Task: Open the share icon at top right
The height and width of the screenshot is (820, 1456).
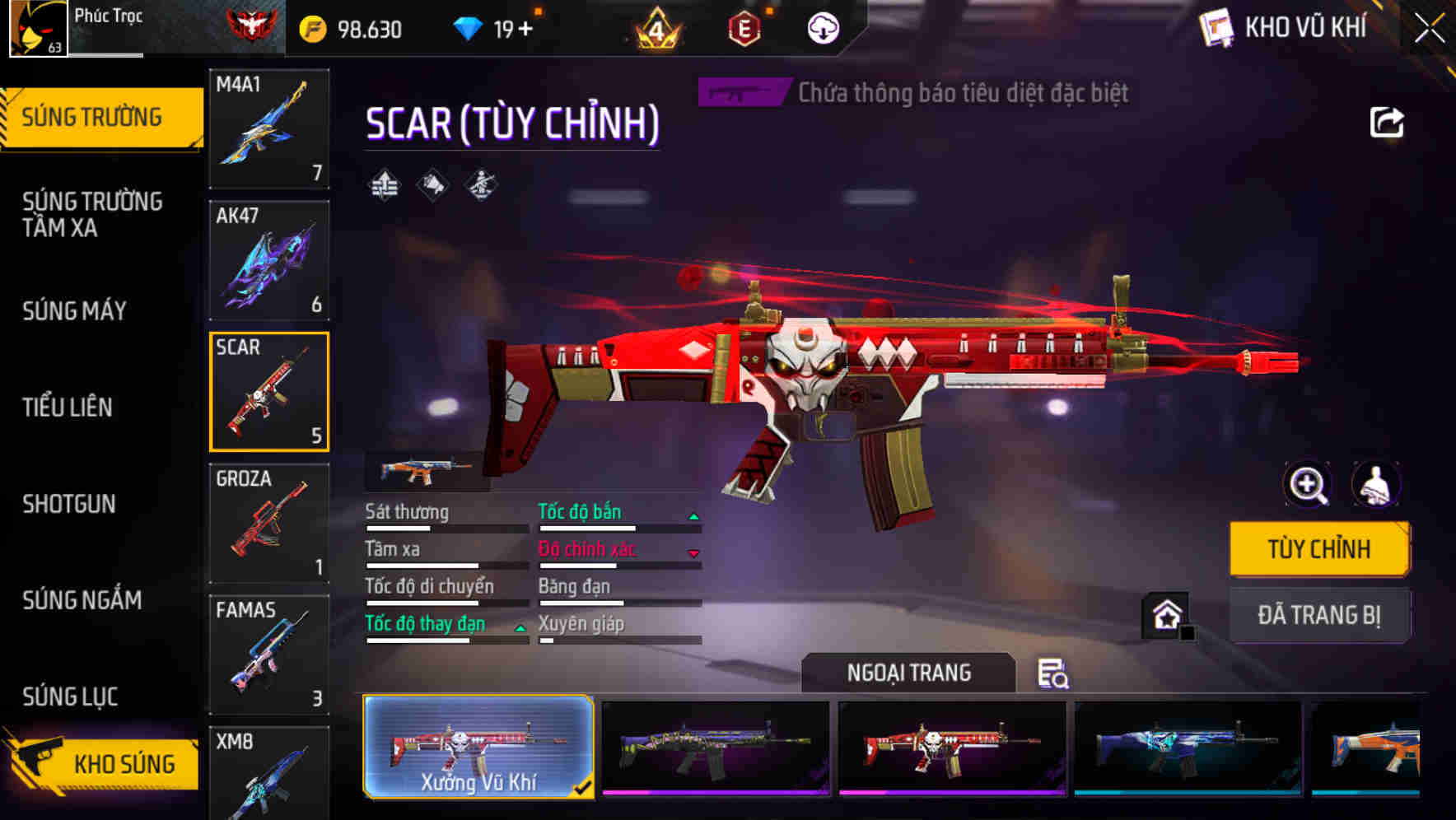Action: pyautogui.click(x=1388, y=122)
